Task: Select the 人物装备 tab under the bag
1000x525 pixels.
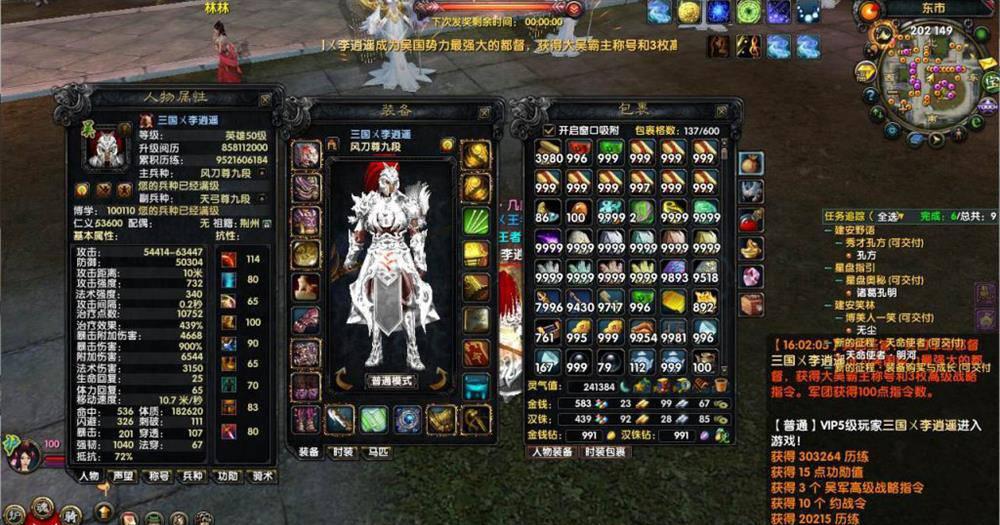Action: 551,452
